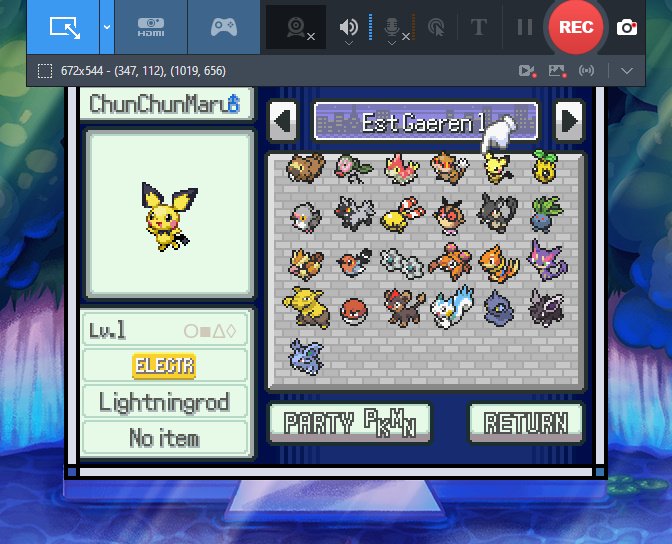This screenshot has height=544, width=672.
Task: Click the RETURN button
Action: 525,422
